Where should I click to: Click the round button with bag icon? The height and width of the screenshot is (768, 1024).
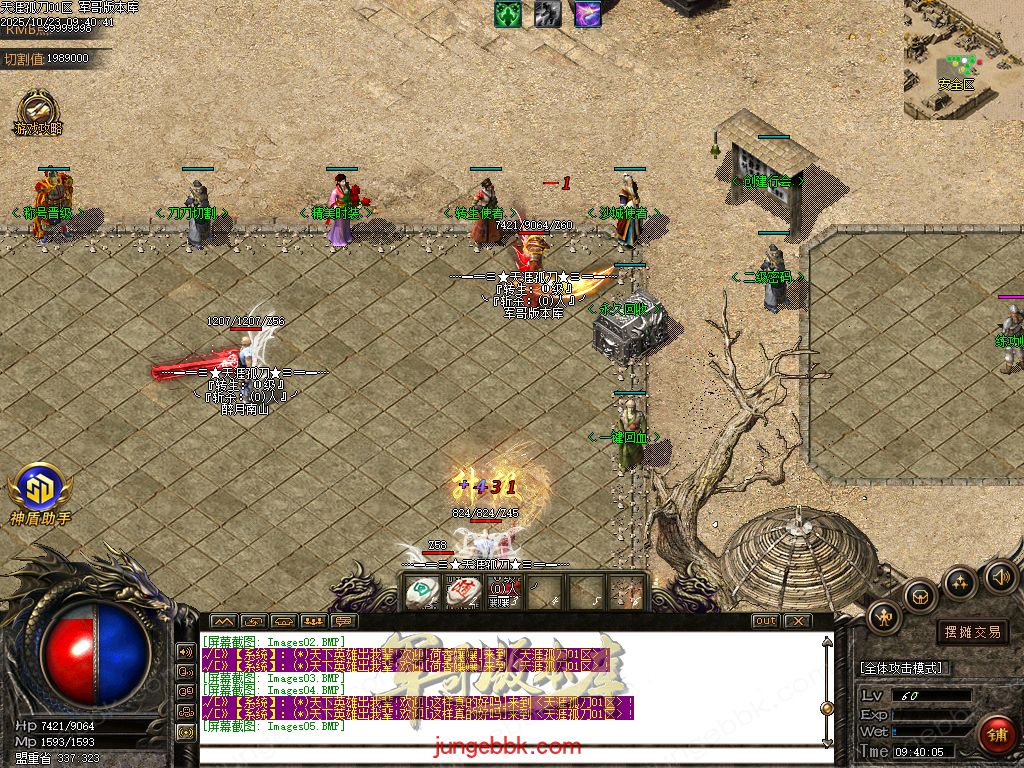pyautogui.click(x=920, y=597)
